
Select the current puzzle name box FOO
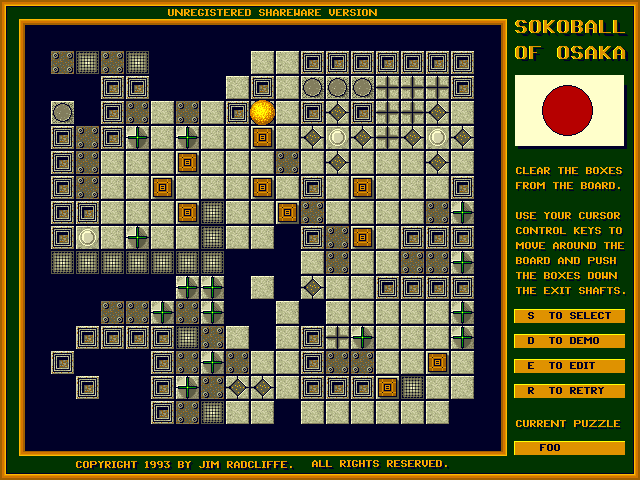pos(569,448)
